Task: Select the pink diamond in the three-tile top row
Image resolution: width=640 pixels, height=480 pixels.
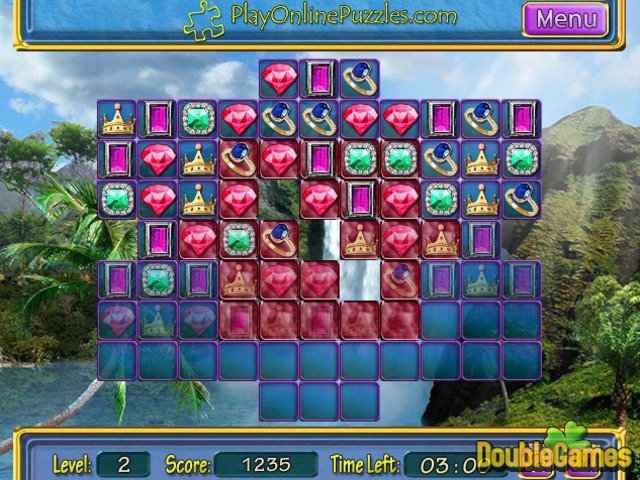Action: coord(278,79)
